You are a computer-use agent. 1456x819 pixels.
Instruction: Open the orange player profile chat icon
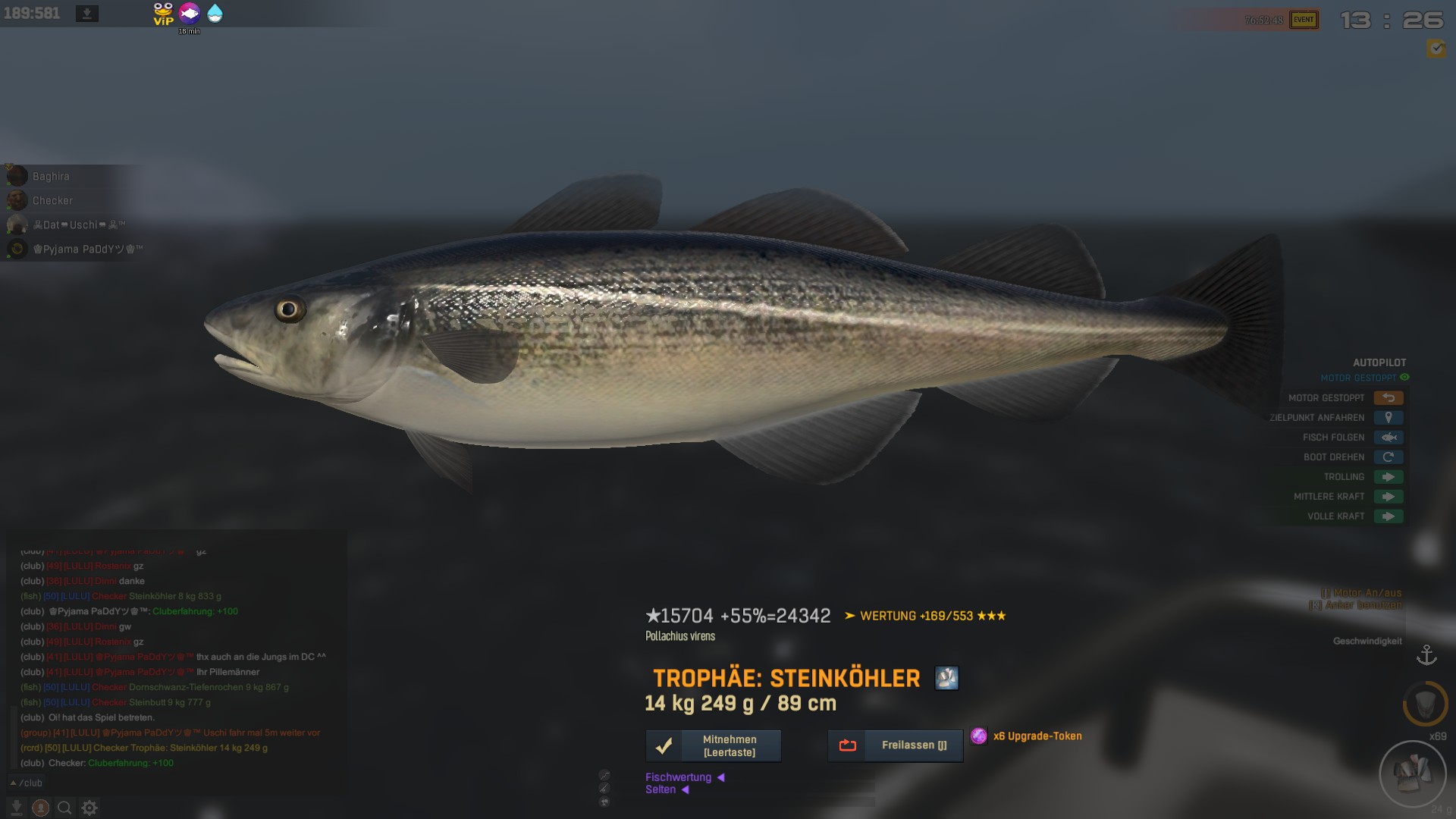pyautogui.click(x=41, y=808)
